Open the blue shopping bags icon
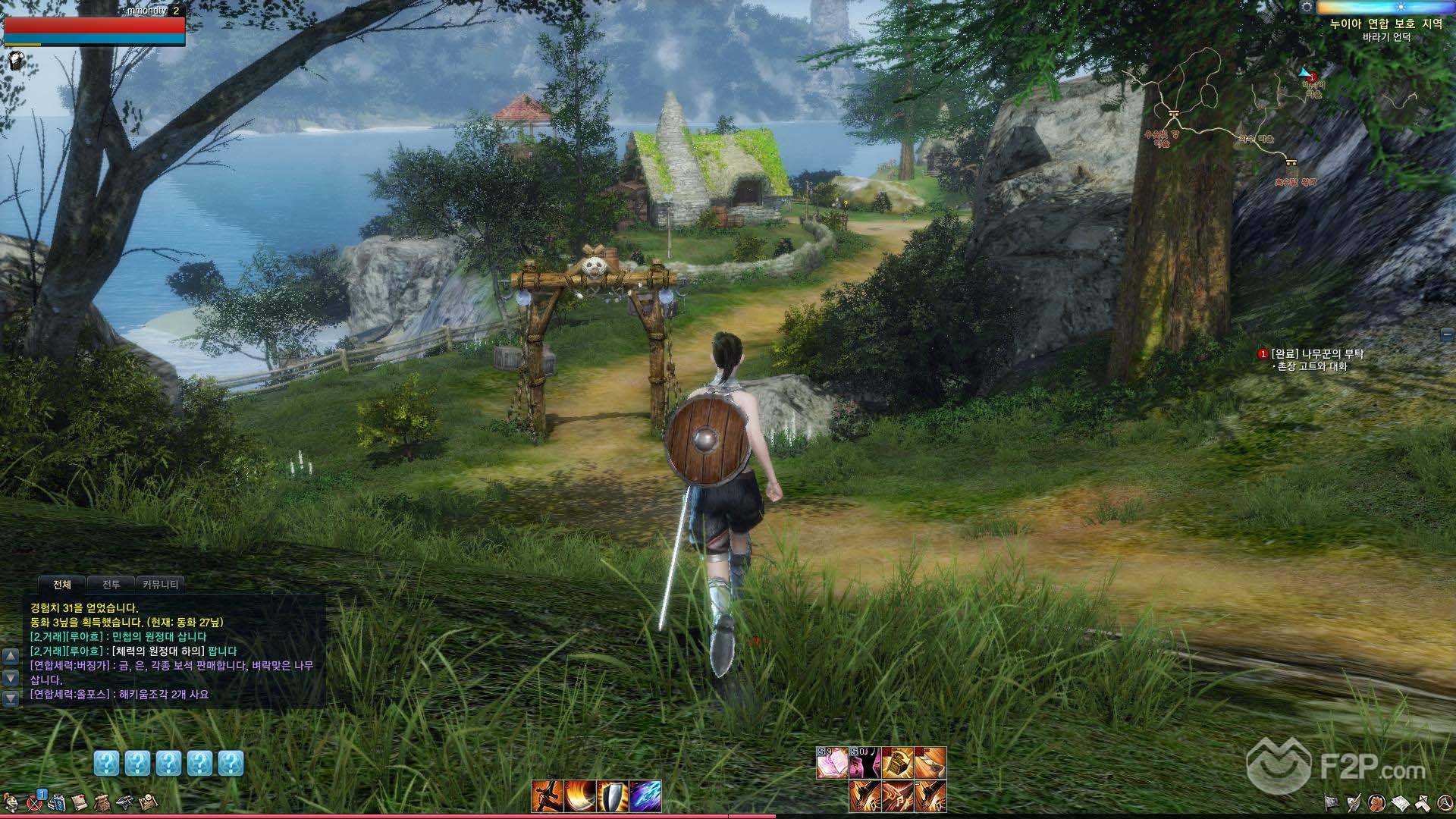 point(56,802)
